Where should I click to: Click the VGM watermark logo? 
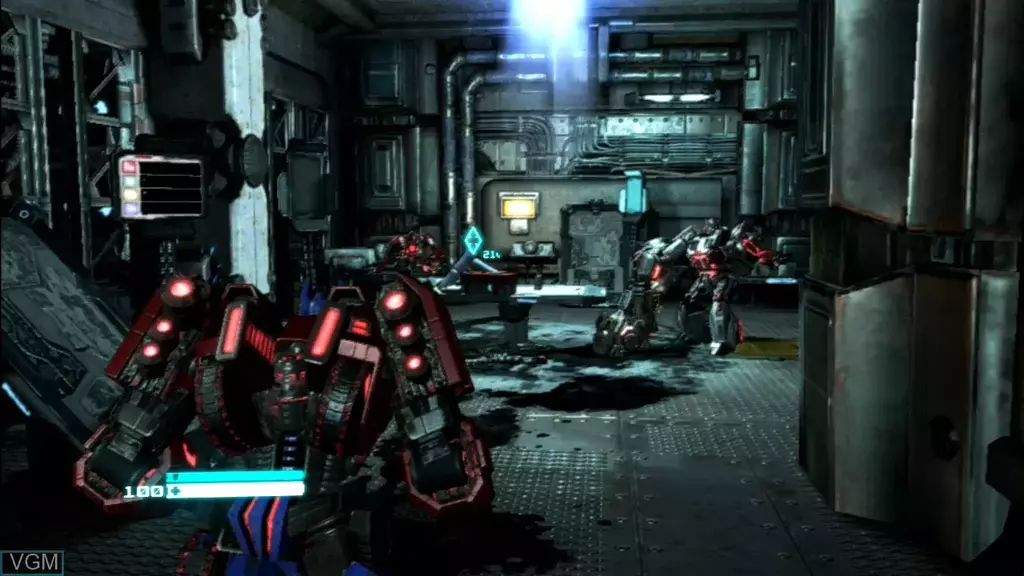31,562
